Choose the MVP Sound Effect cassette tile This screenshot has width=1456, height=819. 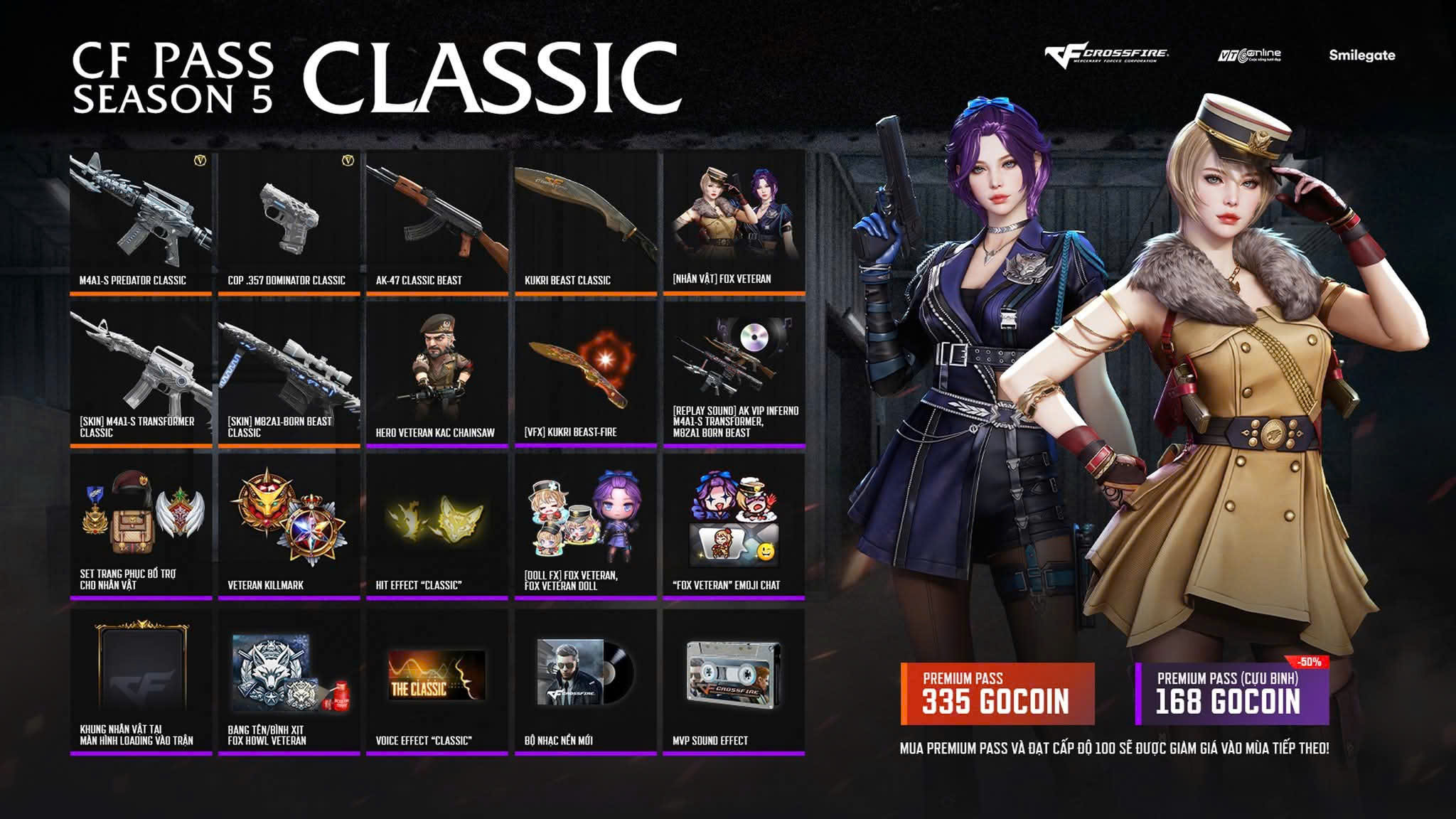point(734,680)
